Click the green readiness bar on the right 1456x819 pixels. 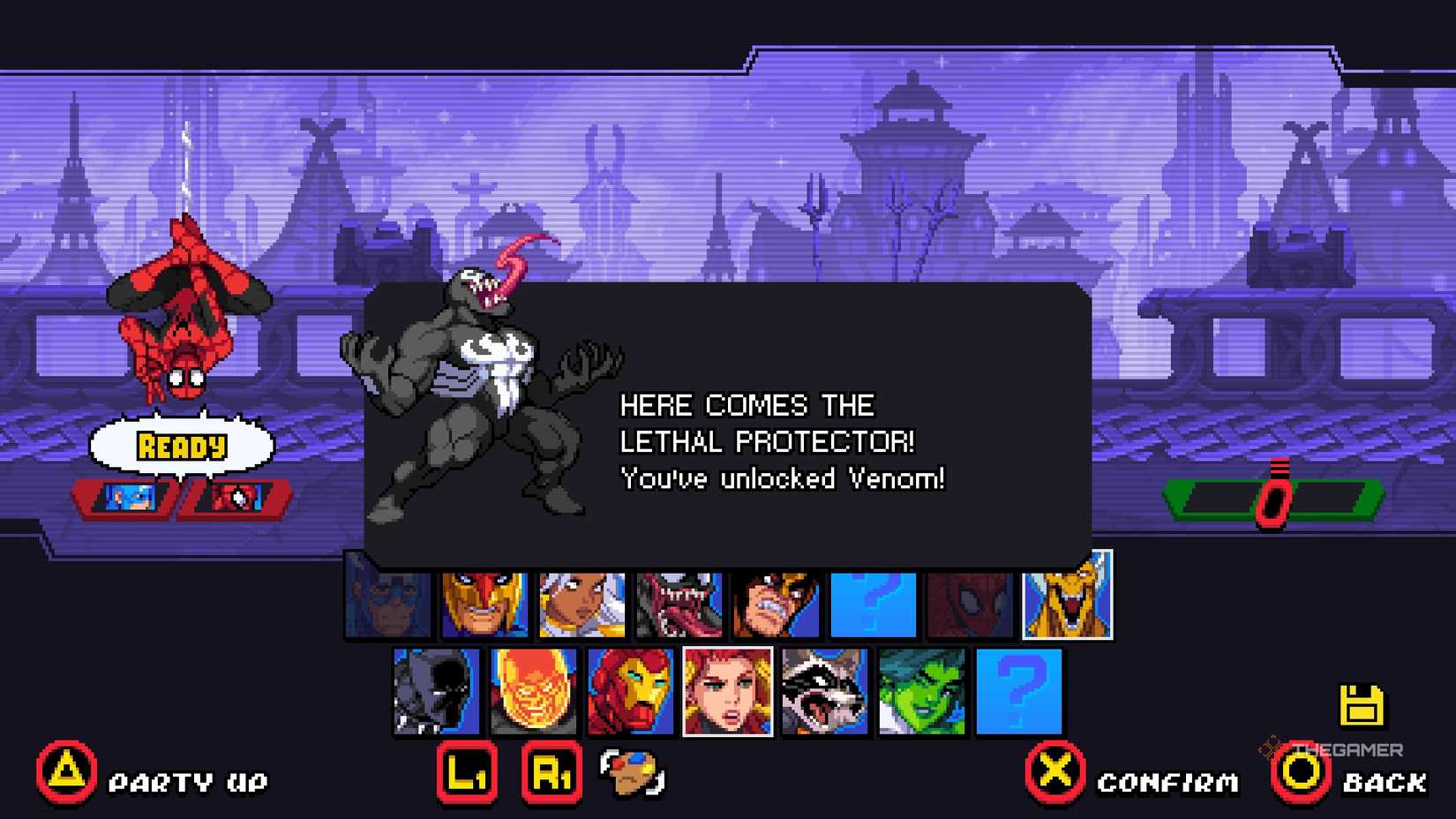1273,499
